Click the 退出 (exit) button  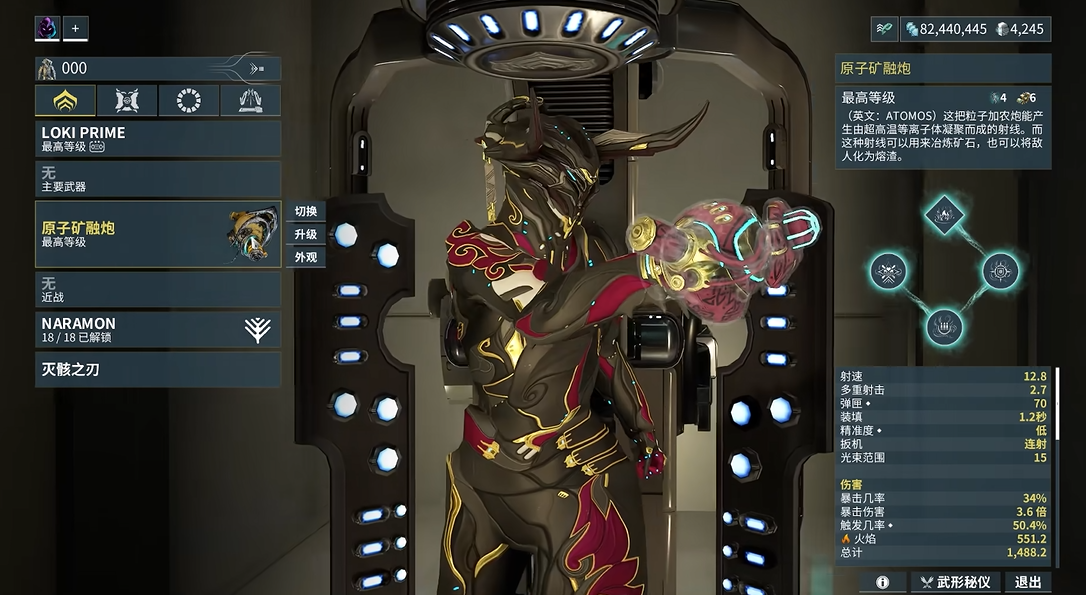[x=1028, y=582]
